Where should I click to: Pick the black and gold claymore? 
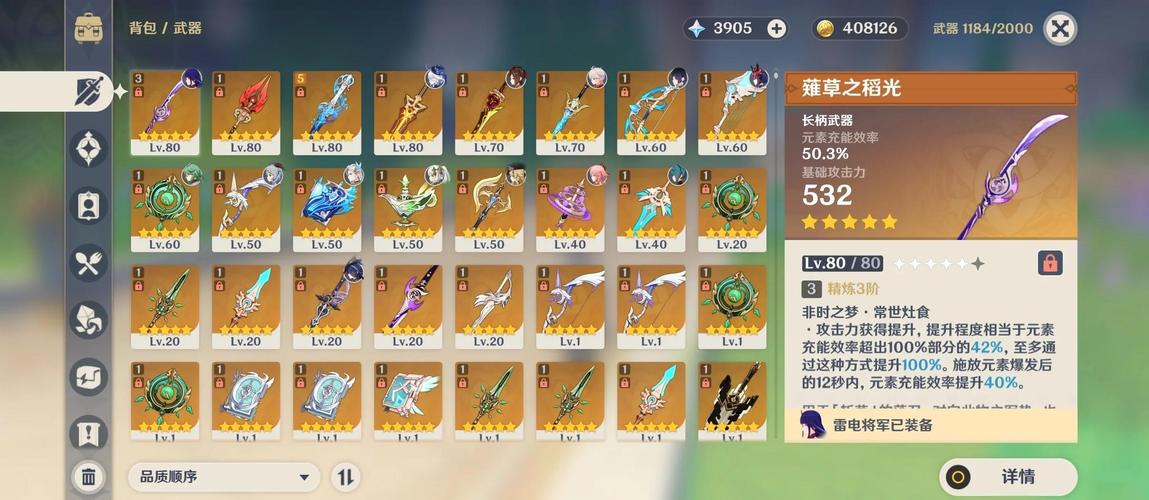pos(732,402)
